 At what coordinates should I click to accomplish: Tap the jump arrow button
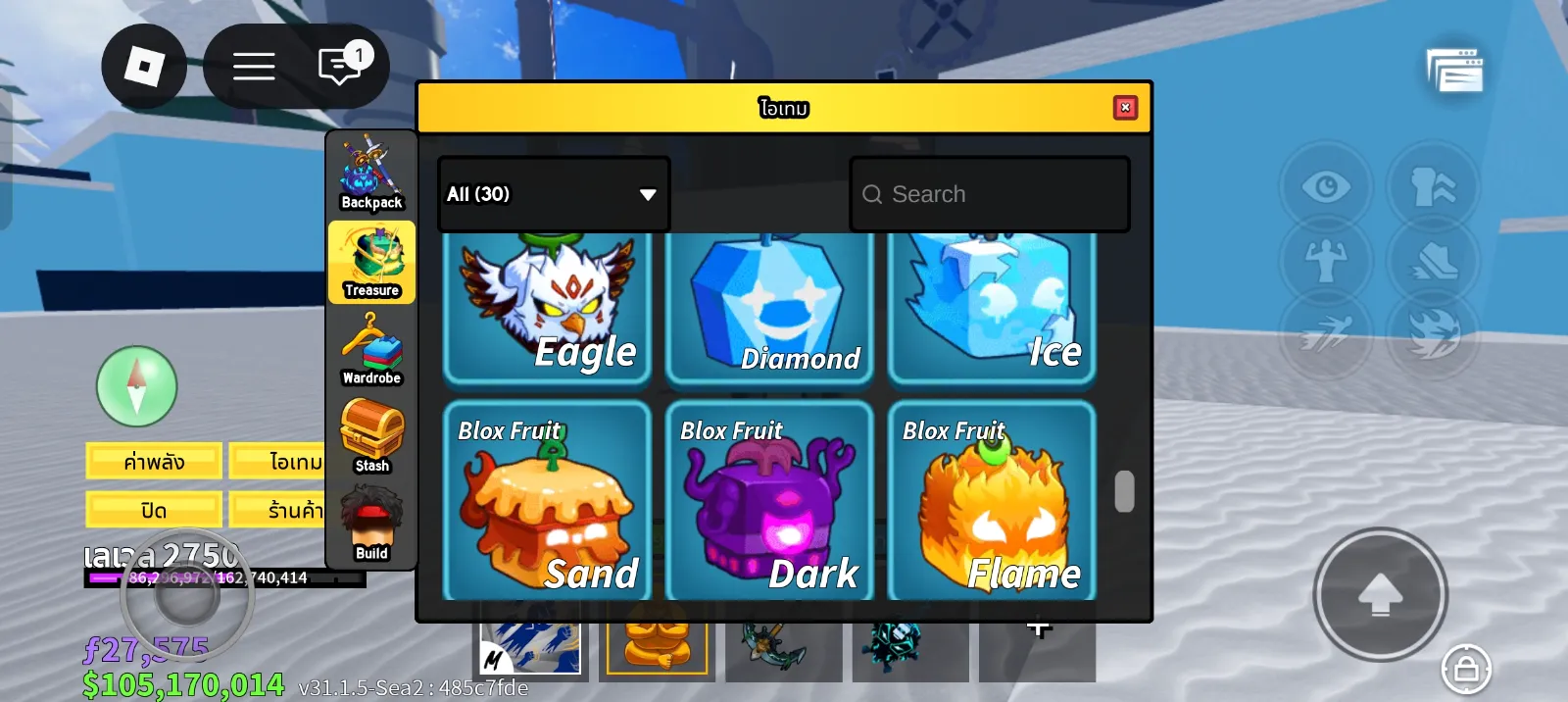[x=1380, y=594]
